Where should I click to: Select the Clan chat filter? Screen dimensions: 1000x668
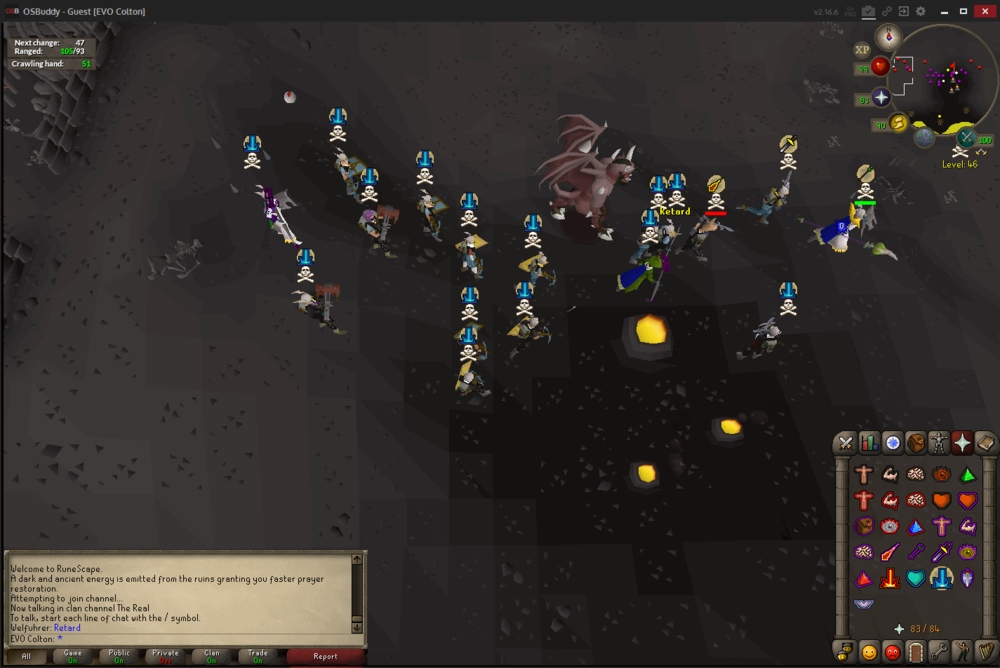[x=212, y=656]
